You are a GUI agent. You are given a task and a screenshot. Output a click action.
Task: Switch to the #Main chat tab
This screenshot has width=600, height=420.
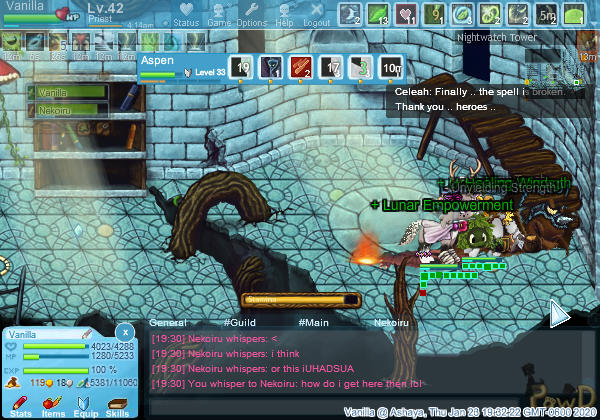(314, 323)
